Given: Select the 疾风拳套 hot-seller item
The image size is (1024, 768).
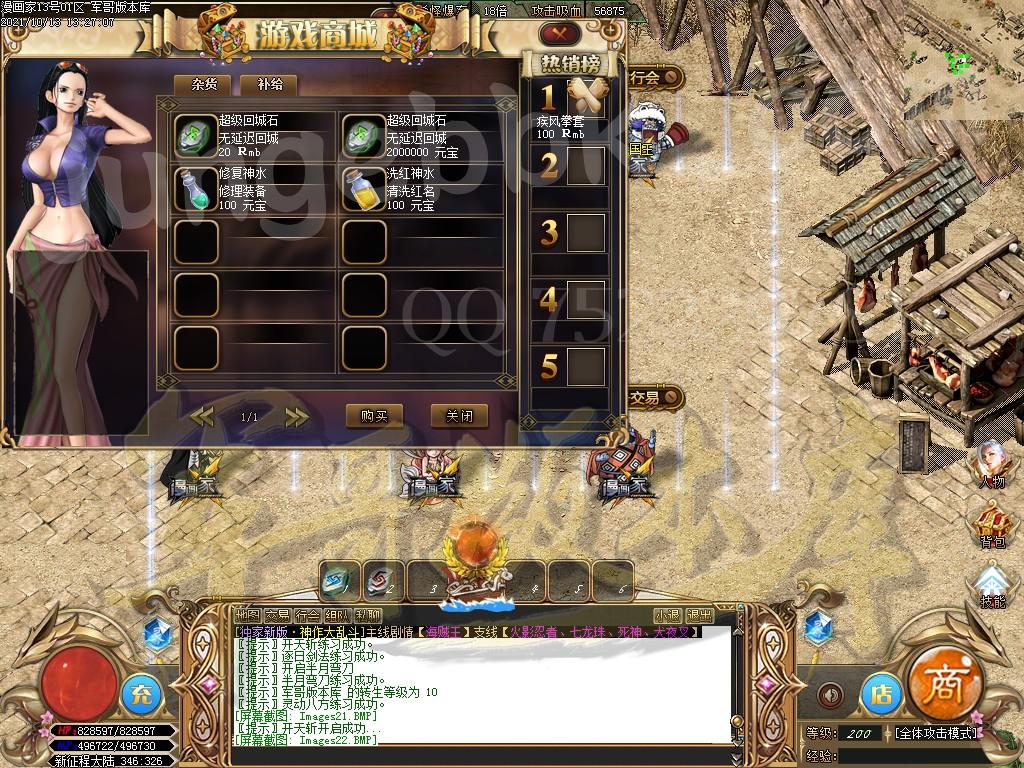Looking at the screenshot, I should click(x=586, y=98).
